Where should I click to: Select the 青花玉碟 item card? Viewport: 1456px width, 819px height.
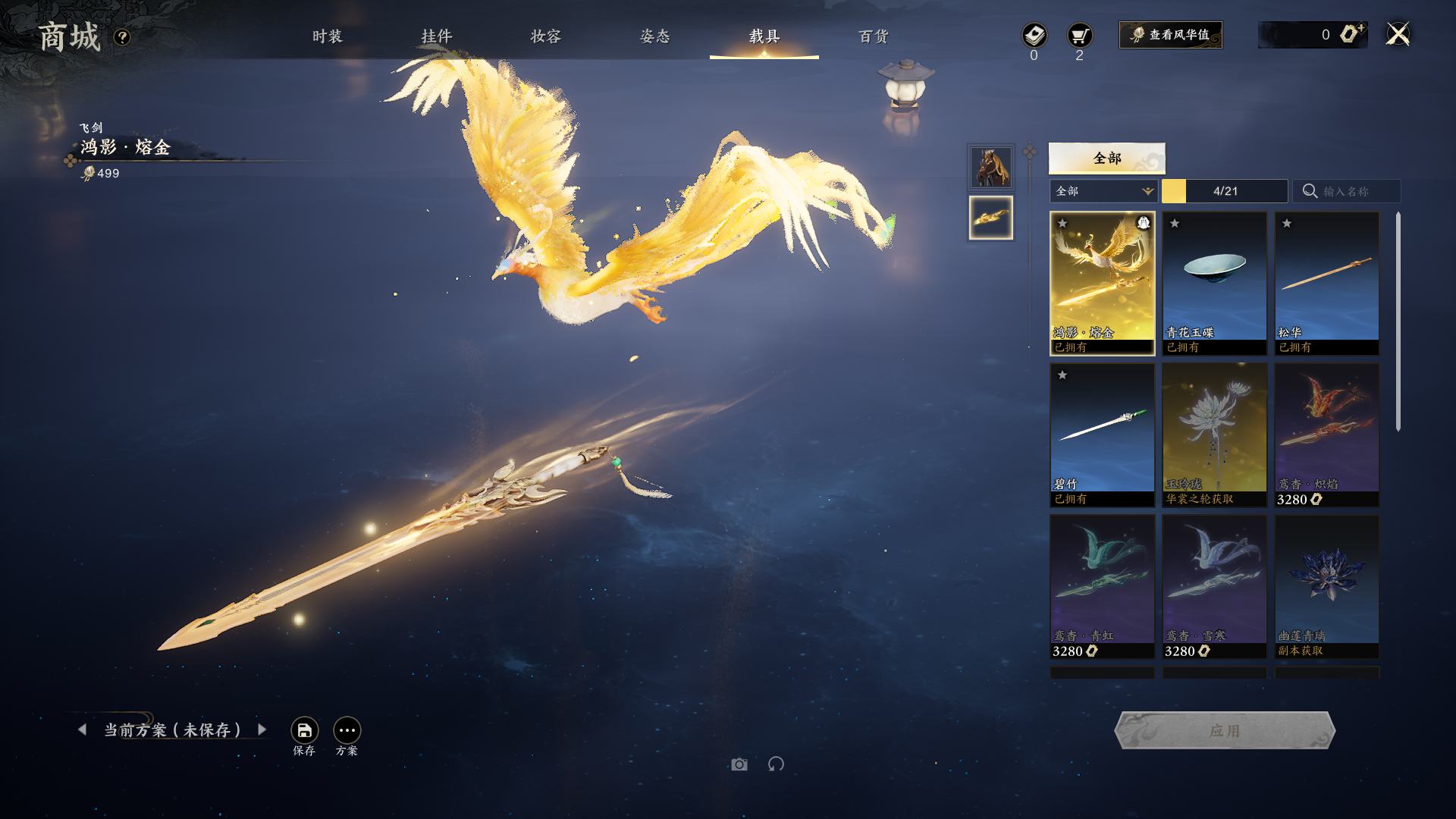coord(1214,282)
